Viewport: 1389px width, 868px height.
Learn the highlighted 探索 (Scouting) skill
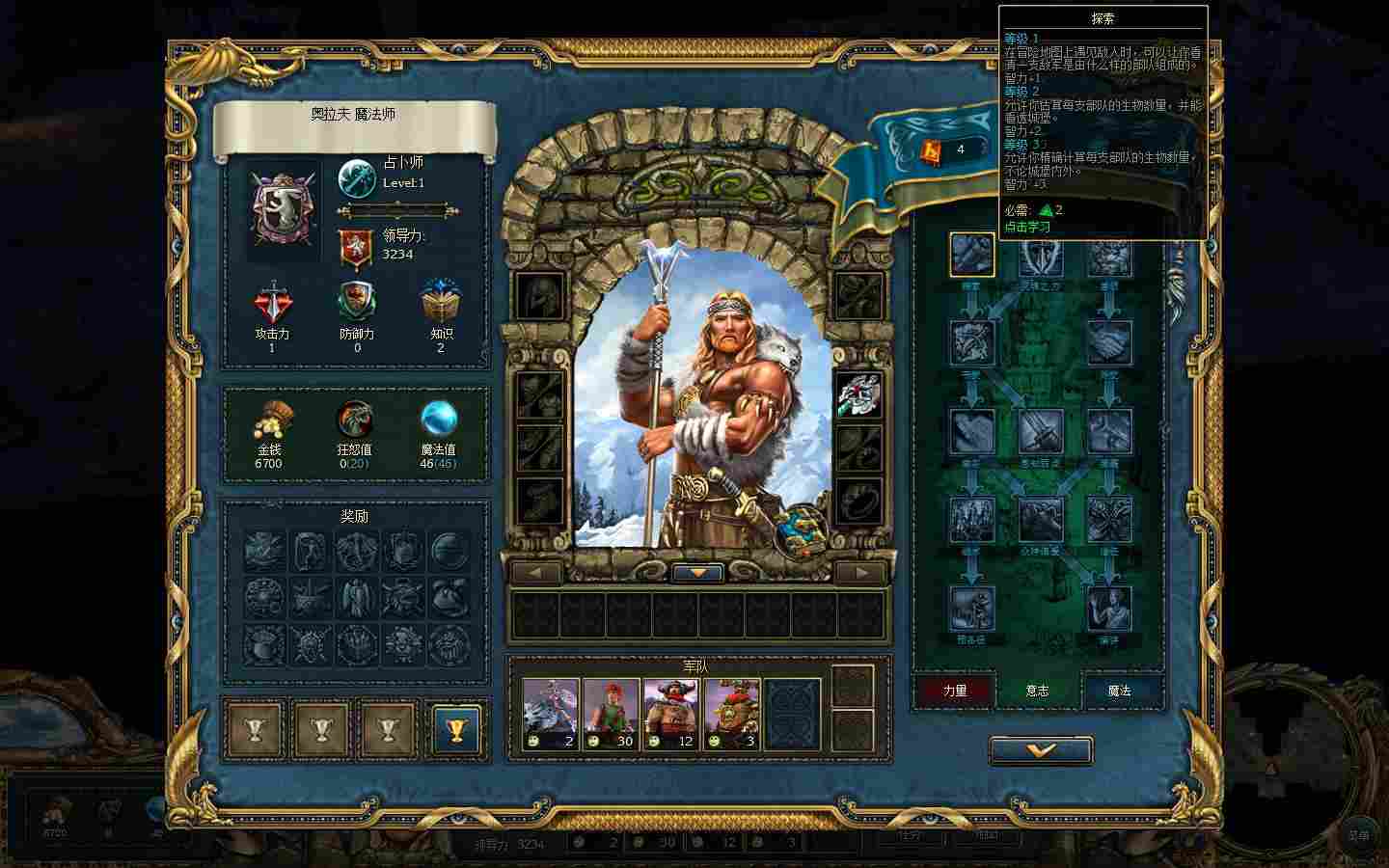pos(971,255)
